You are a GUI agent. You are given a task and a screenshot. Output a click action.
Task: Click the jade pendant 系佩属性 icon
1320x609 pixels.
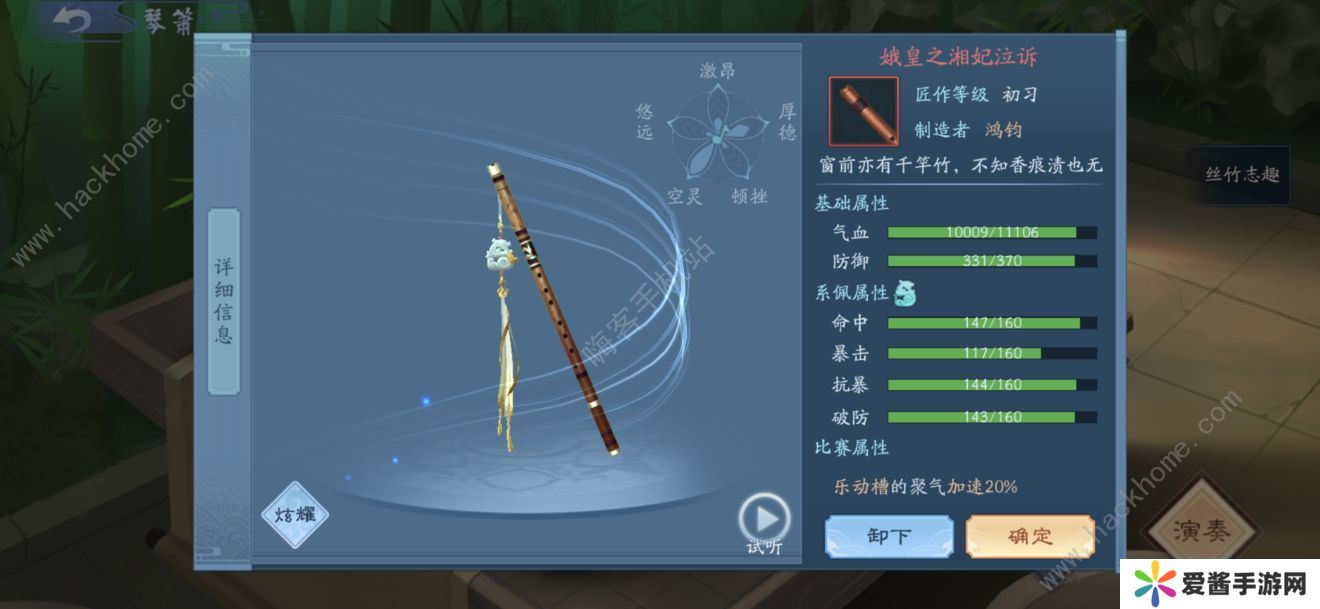(904, 292)
